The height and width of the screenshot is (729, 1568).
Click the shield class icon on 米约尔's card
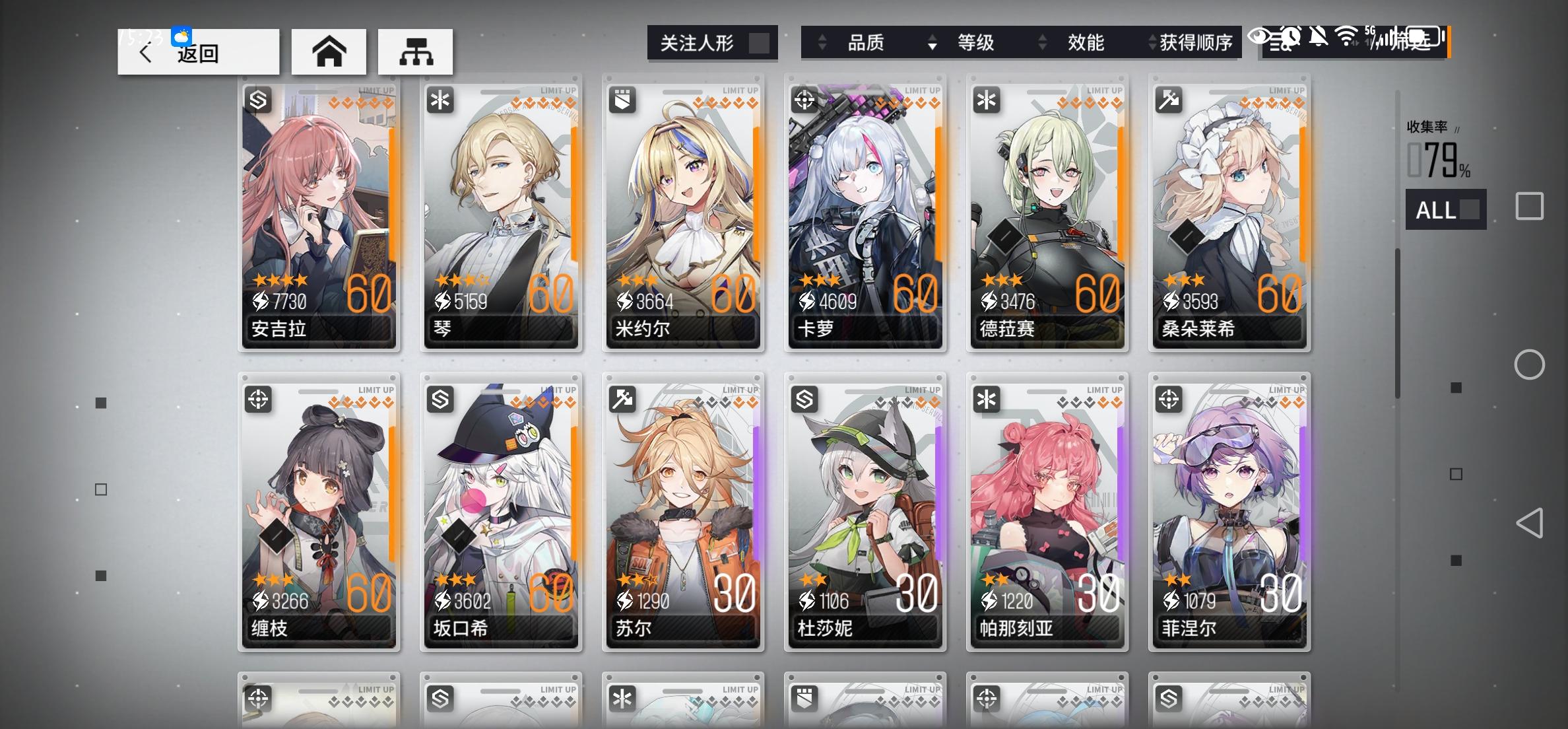pos(623,99)
